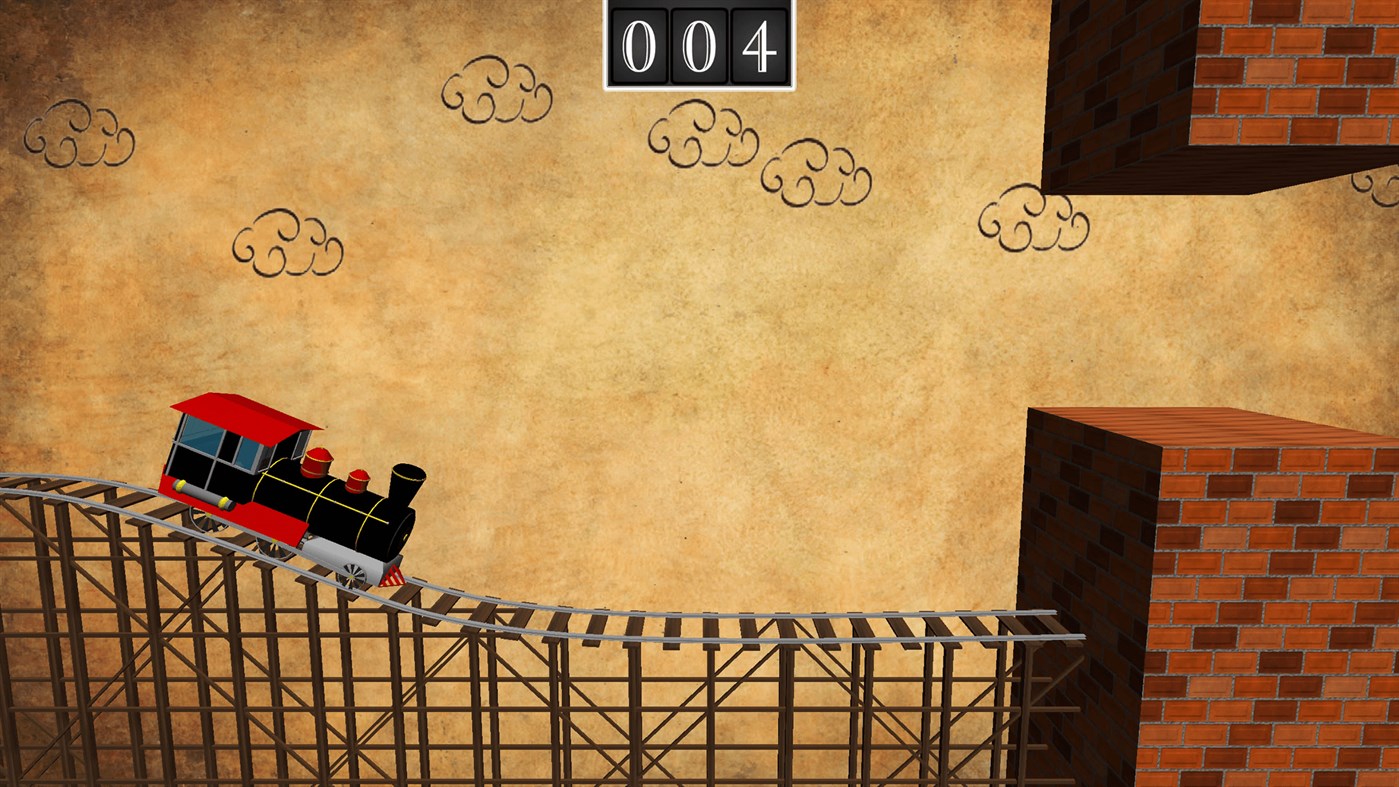This screenshot has width=1399, height=787.
Task: Click the score counter showing 004
Action: [x=698, y=44]
